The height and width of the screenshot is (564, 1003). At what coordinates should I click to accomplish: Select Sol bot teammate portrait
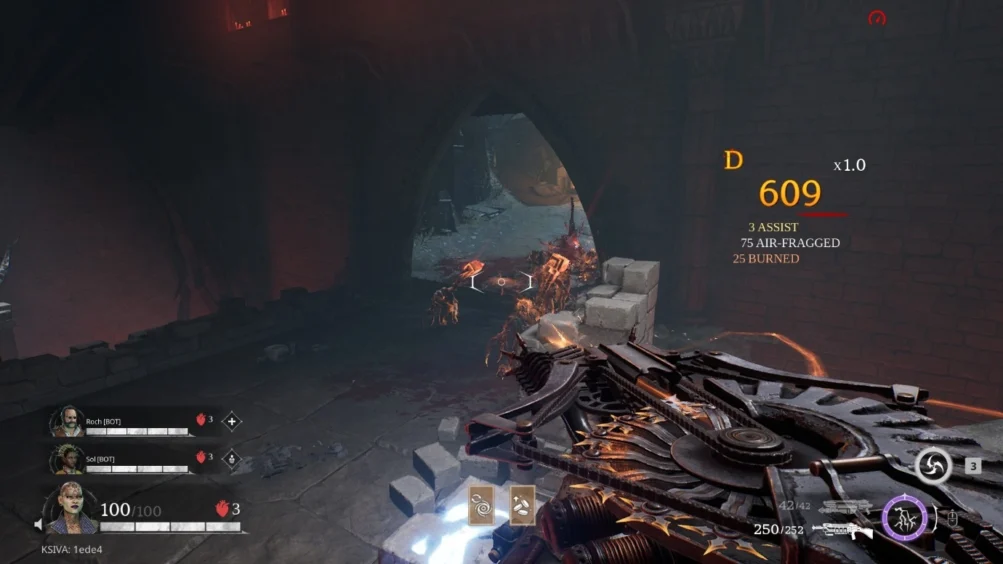[x=67, y=459]
